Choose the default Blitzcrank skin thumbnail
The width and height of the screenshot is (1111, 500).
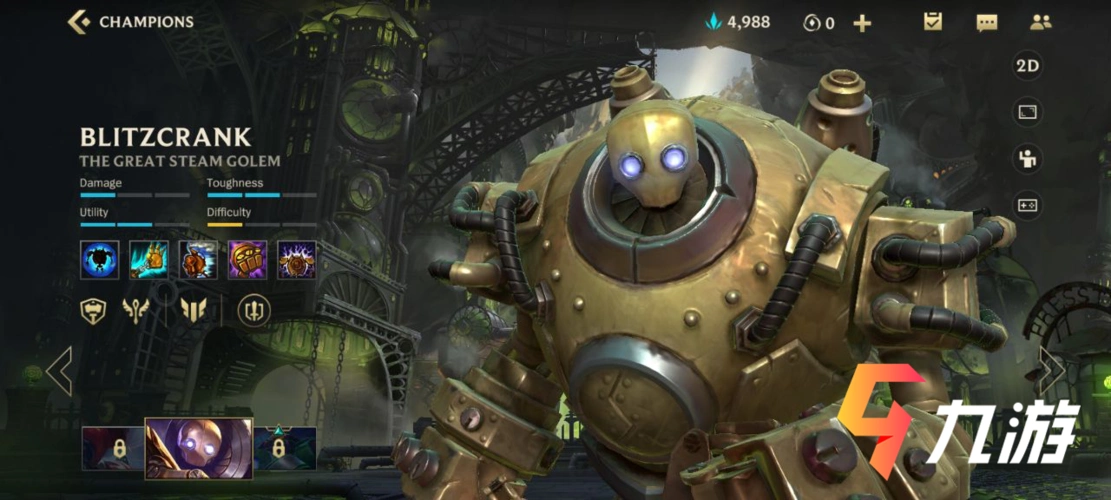199,449
